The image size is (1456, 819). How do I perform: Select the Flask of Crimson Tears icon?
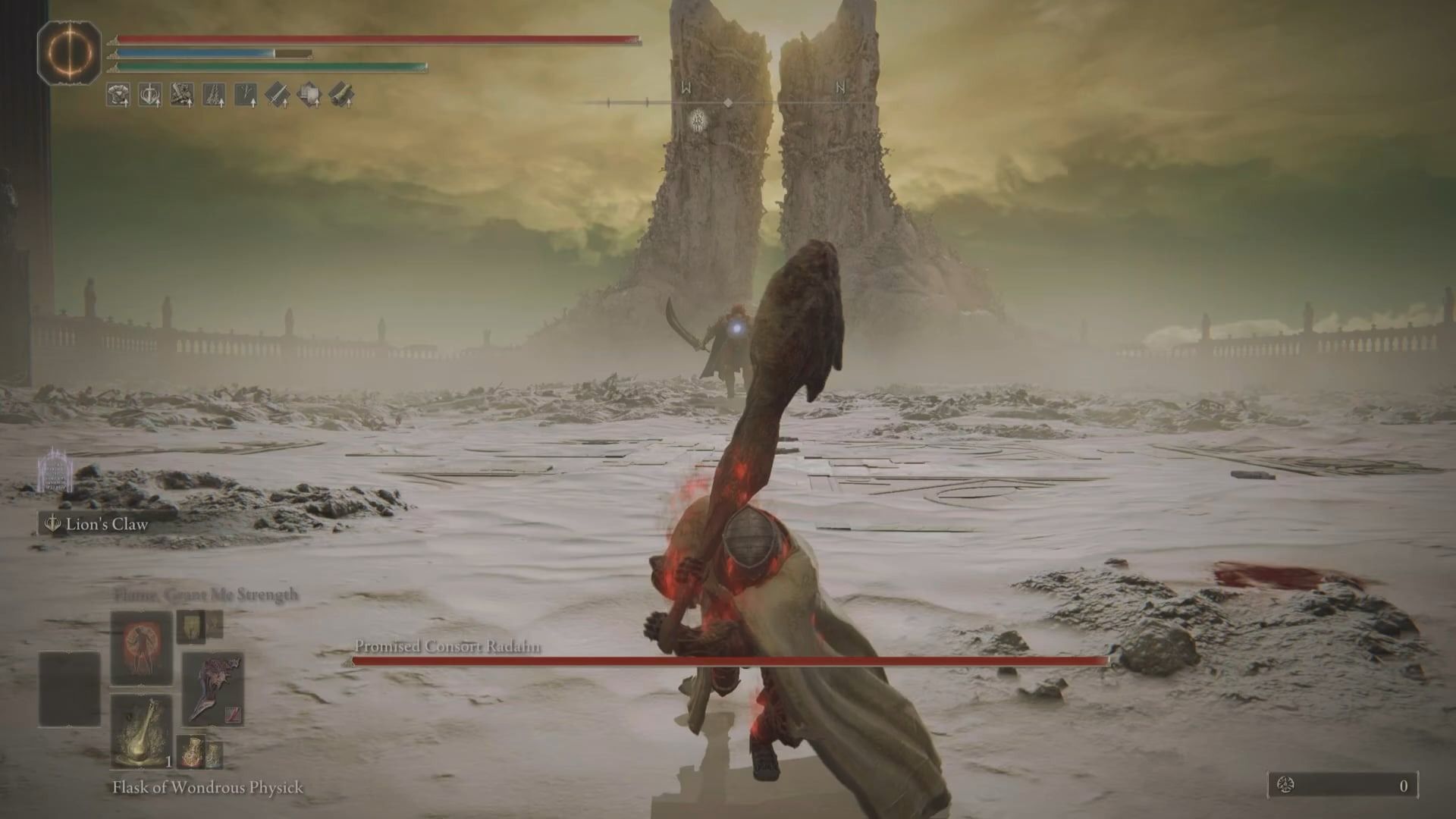tap(191, 752)
